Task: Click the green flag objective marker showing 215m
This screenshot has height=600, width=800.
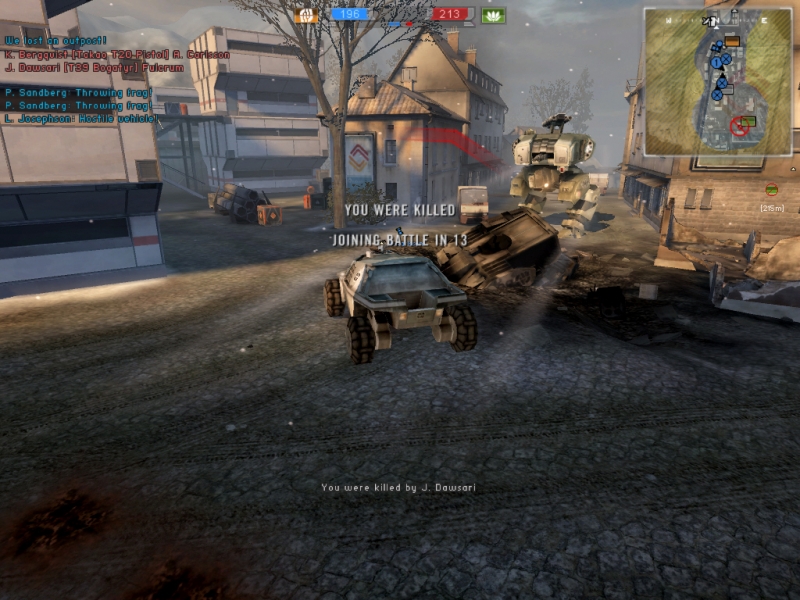Action: point(771,189)
